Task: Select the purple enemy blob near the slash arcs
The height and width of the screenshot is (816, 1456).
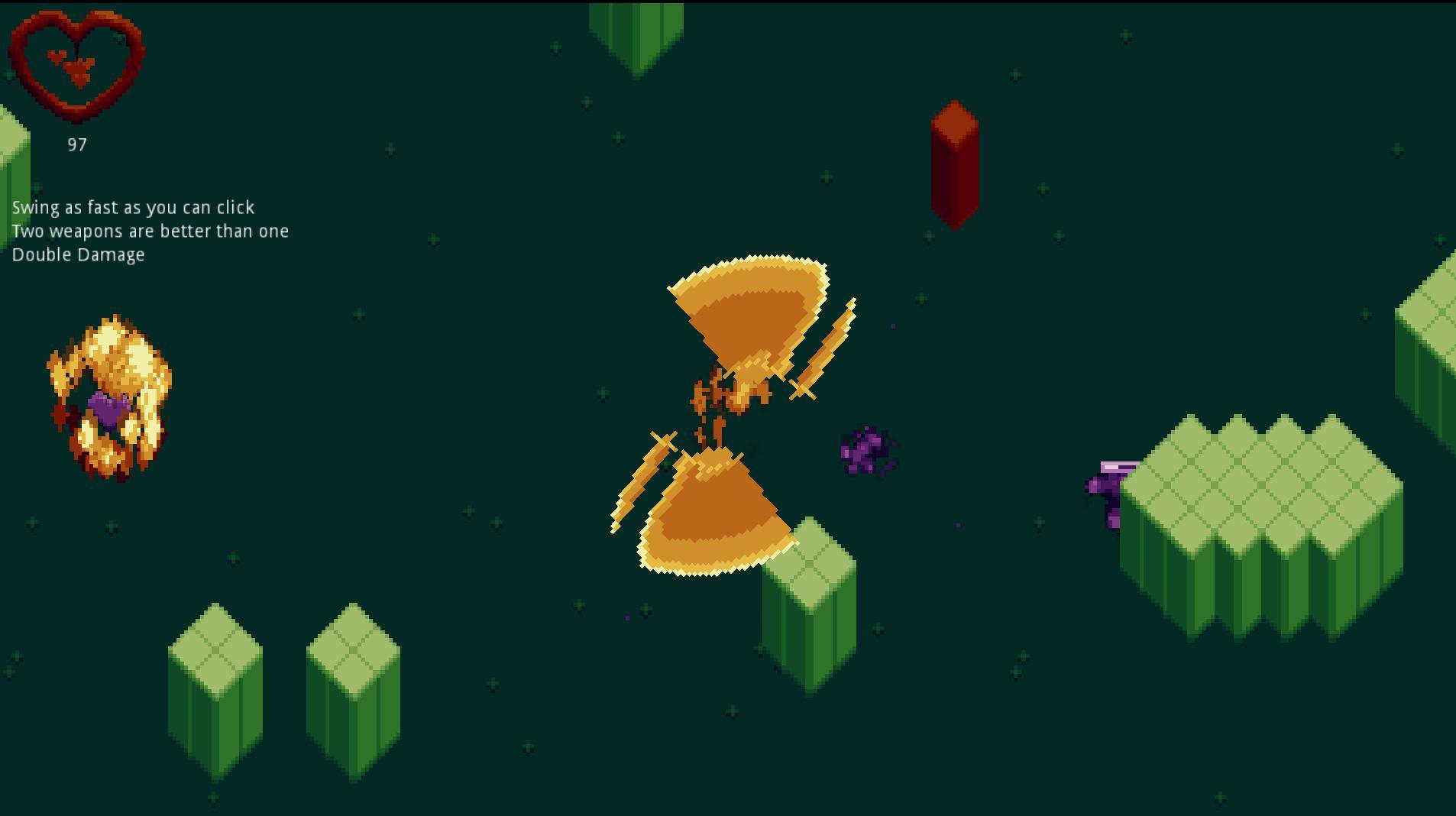Action: click(867, 451)
